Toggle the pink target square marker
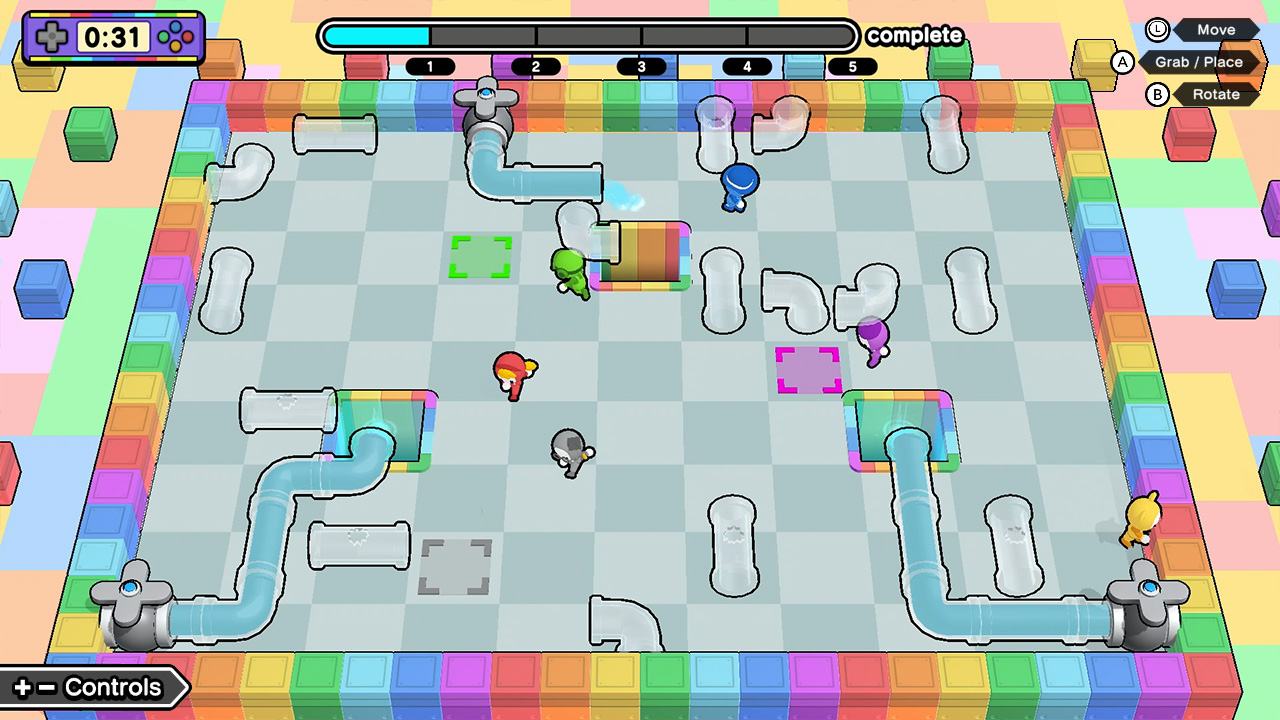The width and height of the screenshot is (1280, 720). (x=808, y=372)
